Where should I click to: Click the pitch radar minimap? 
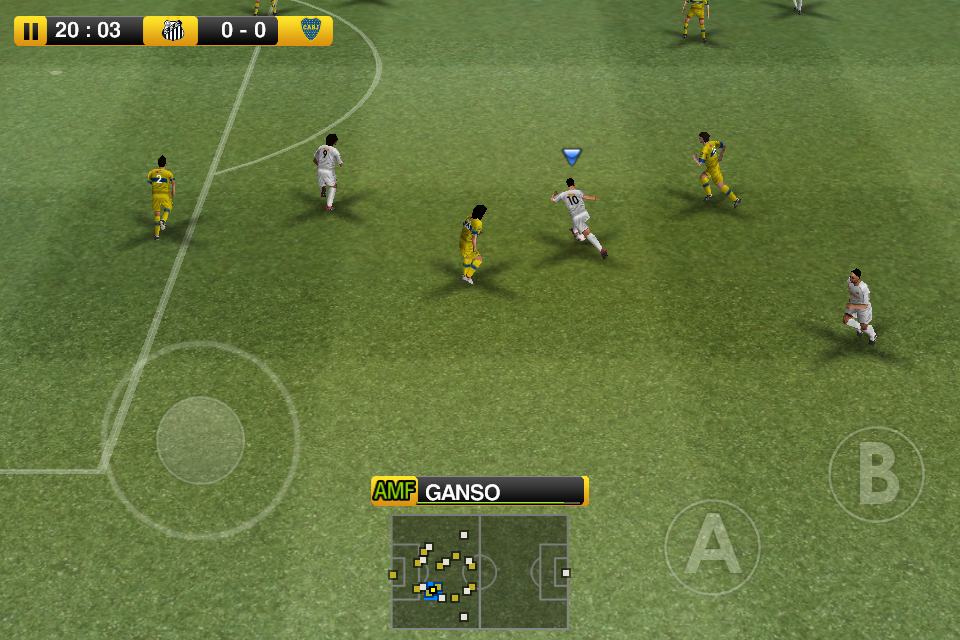(480, 571)
